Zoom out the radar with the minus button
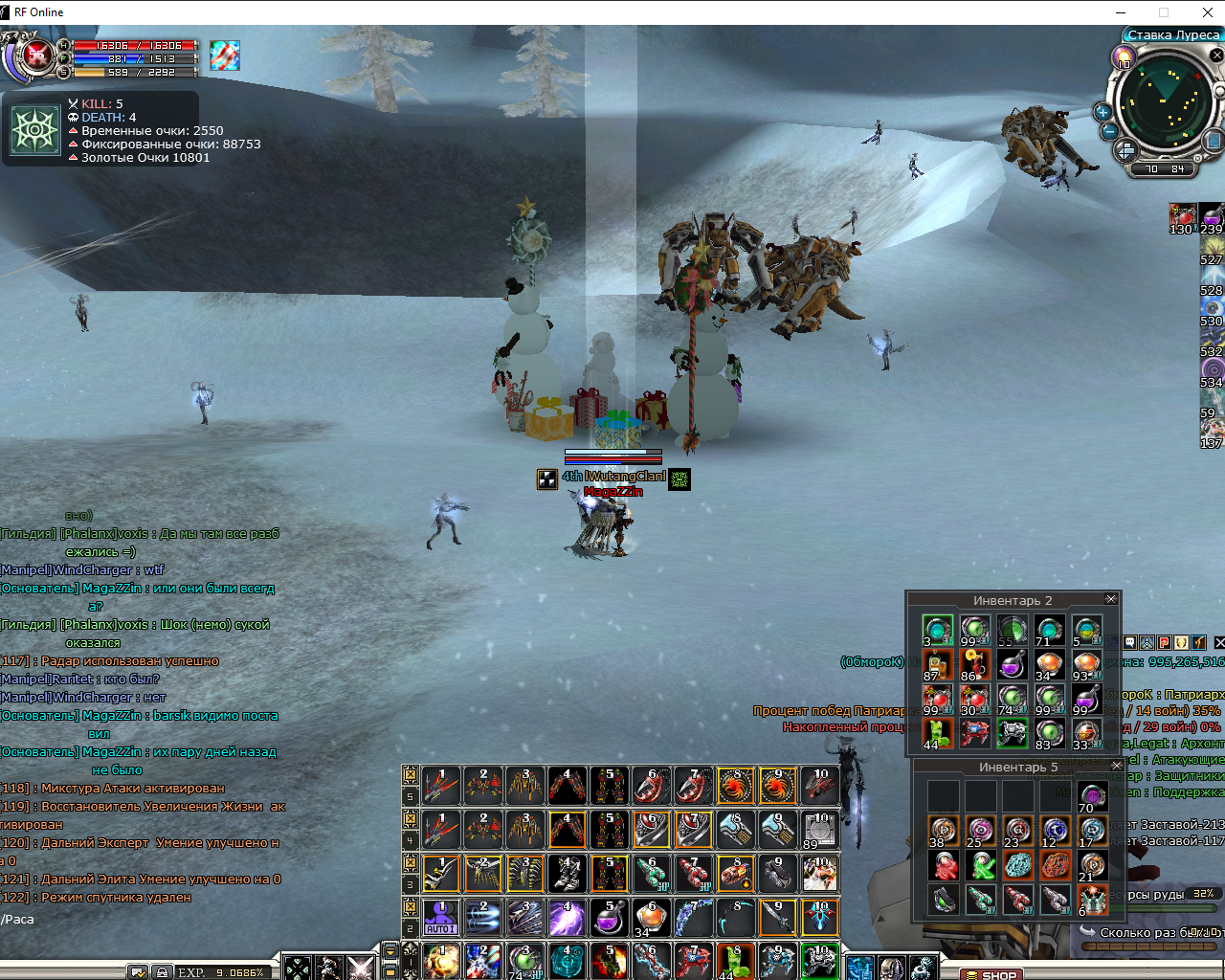This screenshot has height=980, width=1225. pos(1108,131)
